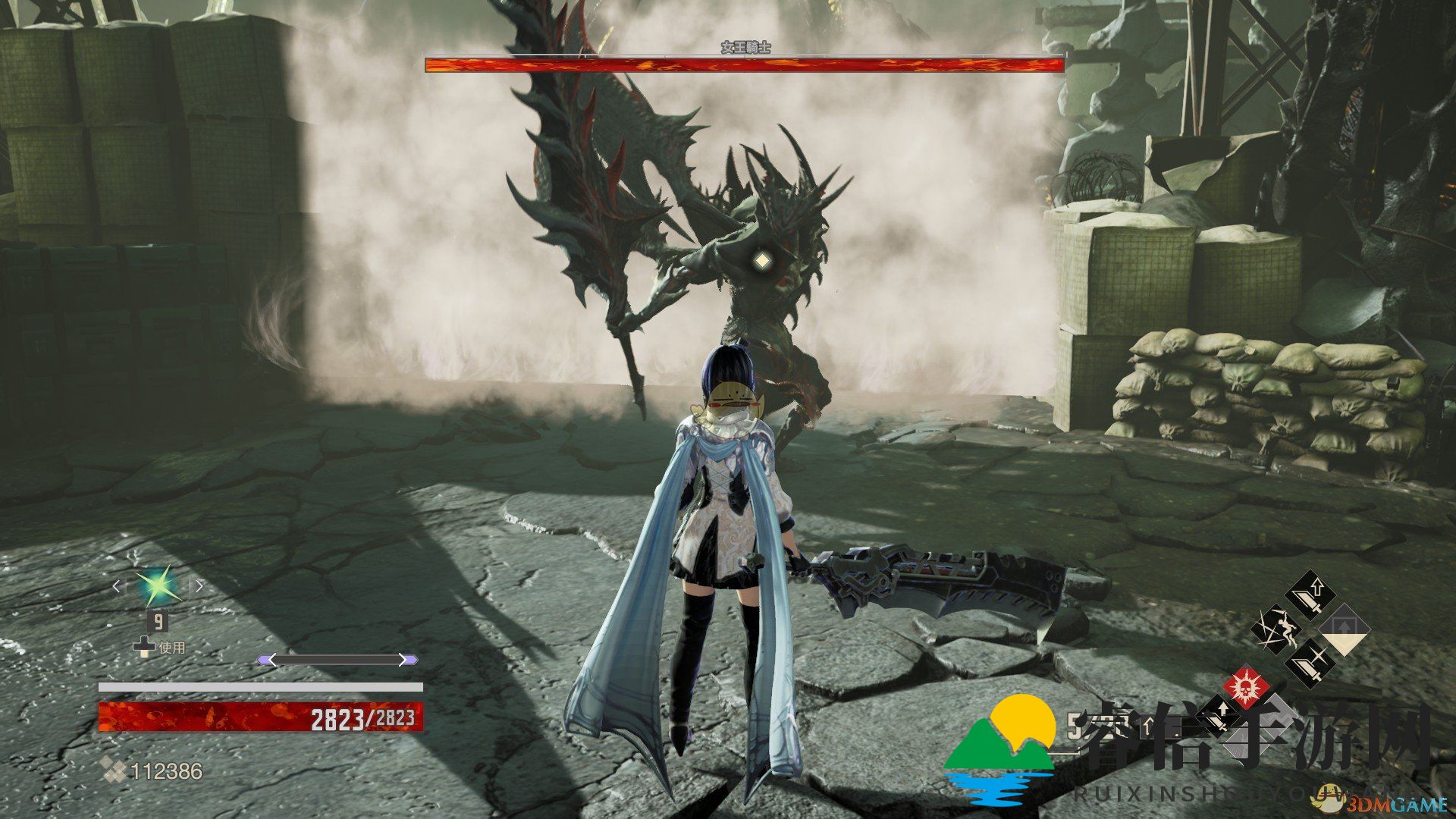This screenshot has width=1456, height=819.
Task: Activate the leaping blade-dancer gift
Action: coord(1276,629)
